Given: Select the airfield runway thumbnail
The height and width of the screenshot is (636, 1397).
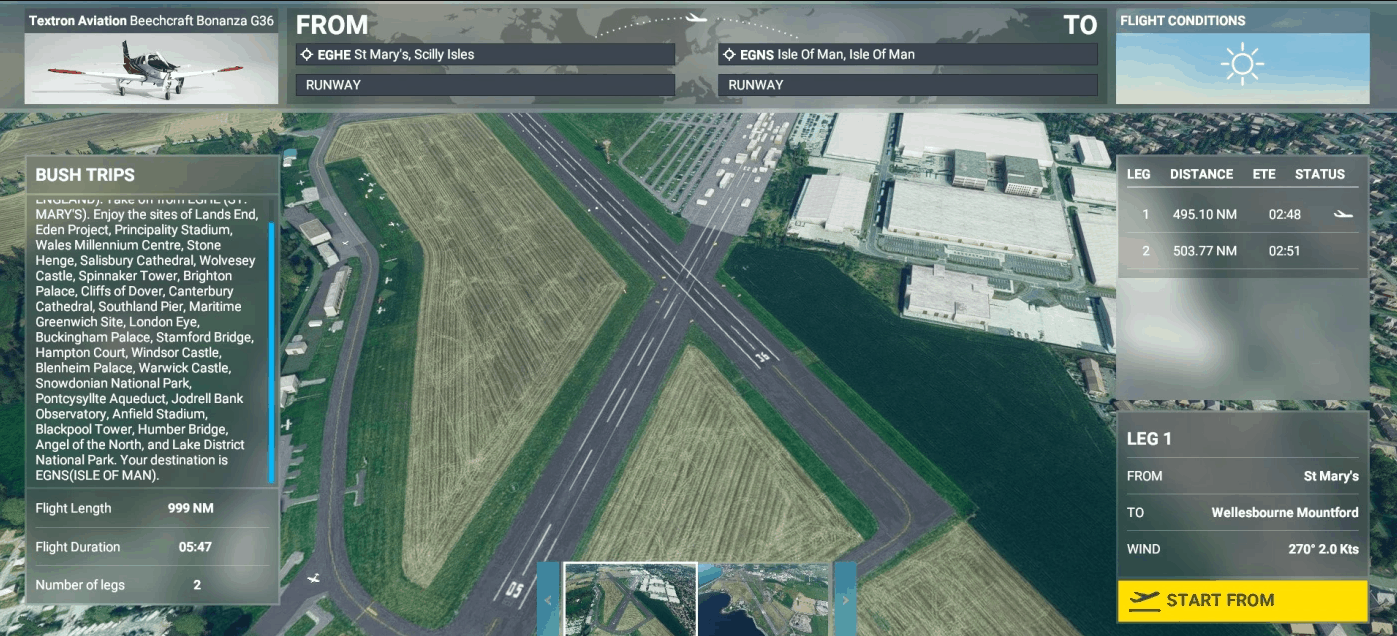Looking at the screenshot, I should (630, 599).
